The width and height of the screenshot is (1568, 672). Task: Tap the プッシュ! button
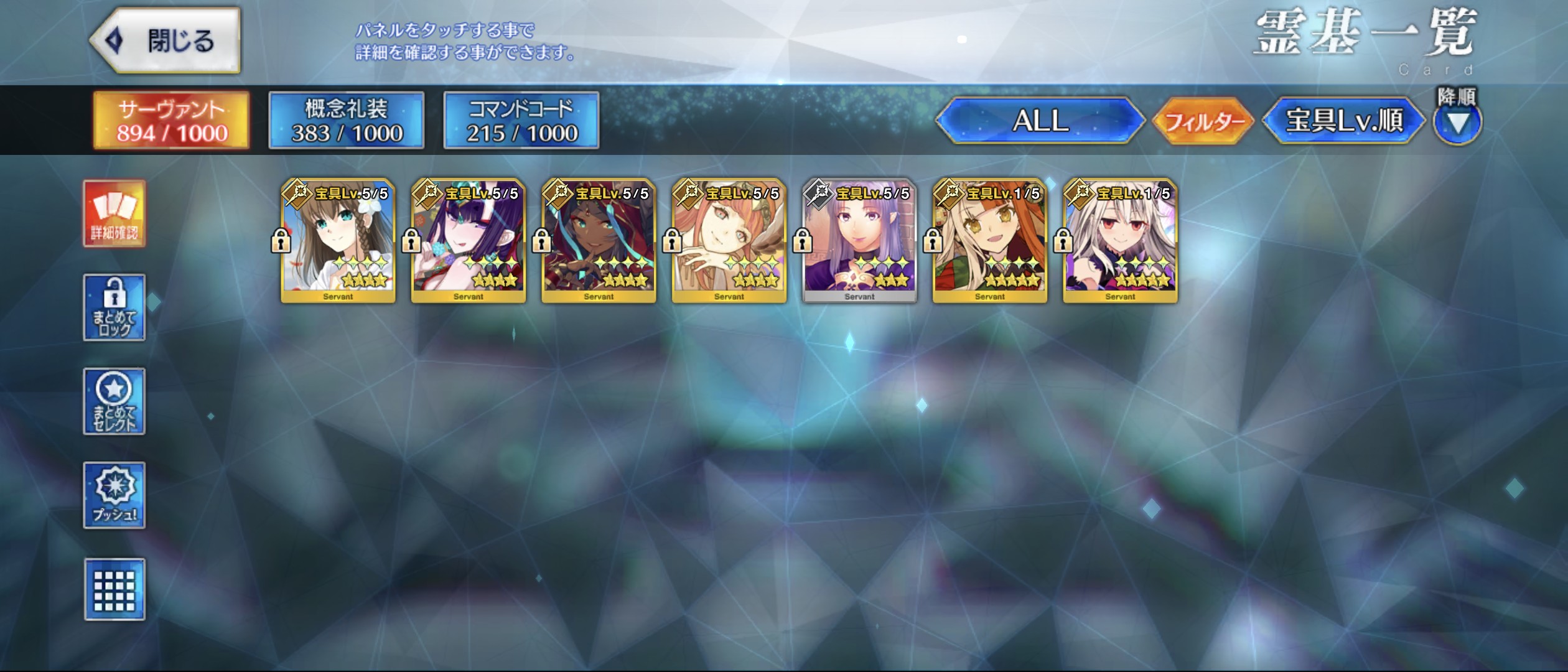(x=114, y=495)
